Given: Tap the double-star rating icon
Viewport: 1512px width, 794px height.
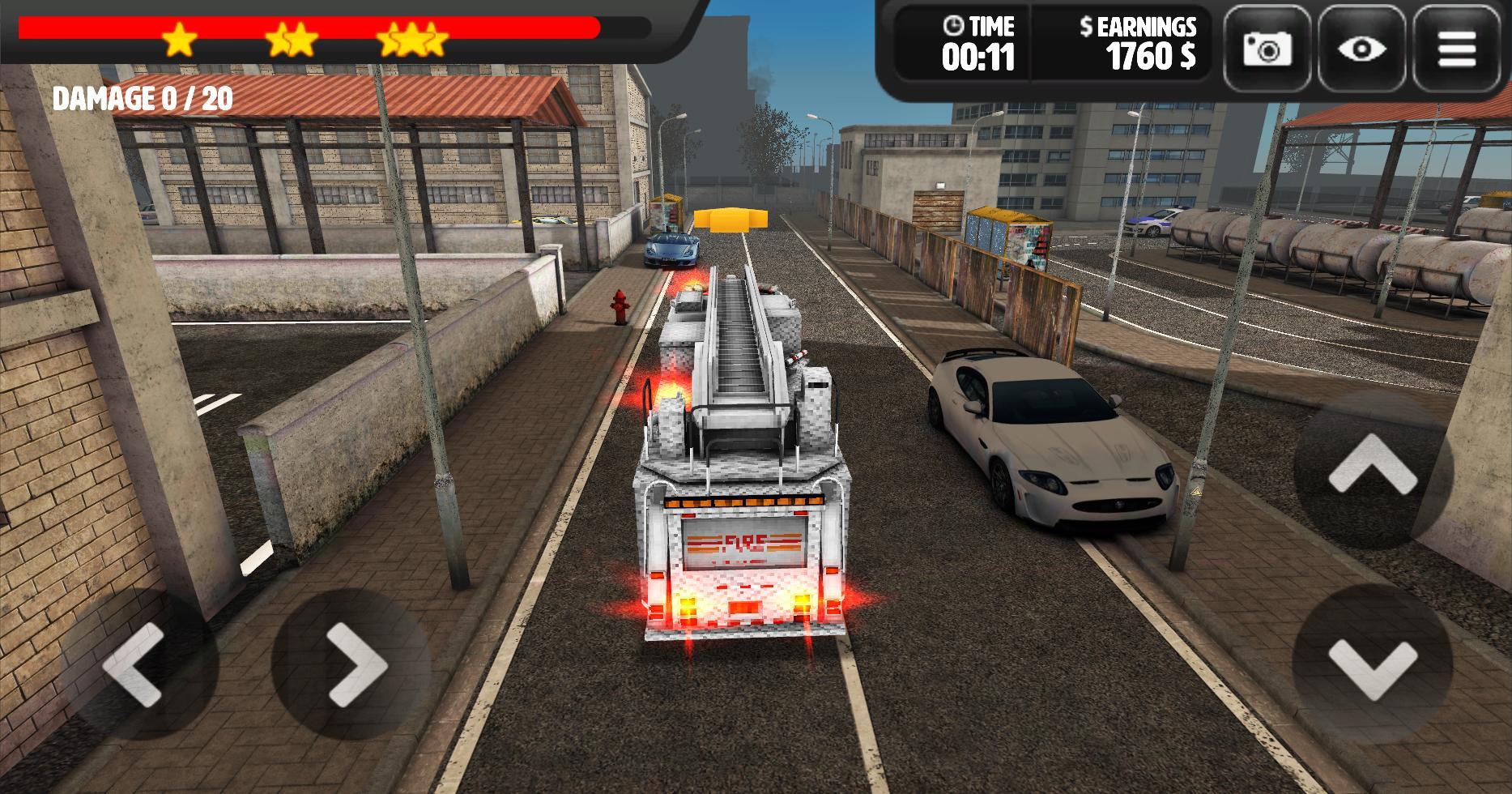Looking at the screenshot, I should pos(293,39).
